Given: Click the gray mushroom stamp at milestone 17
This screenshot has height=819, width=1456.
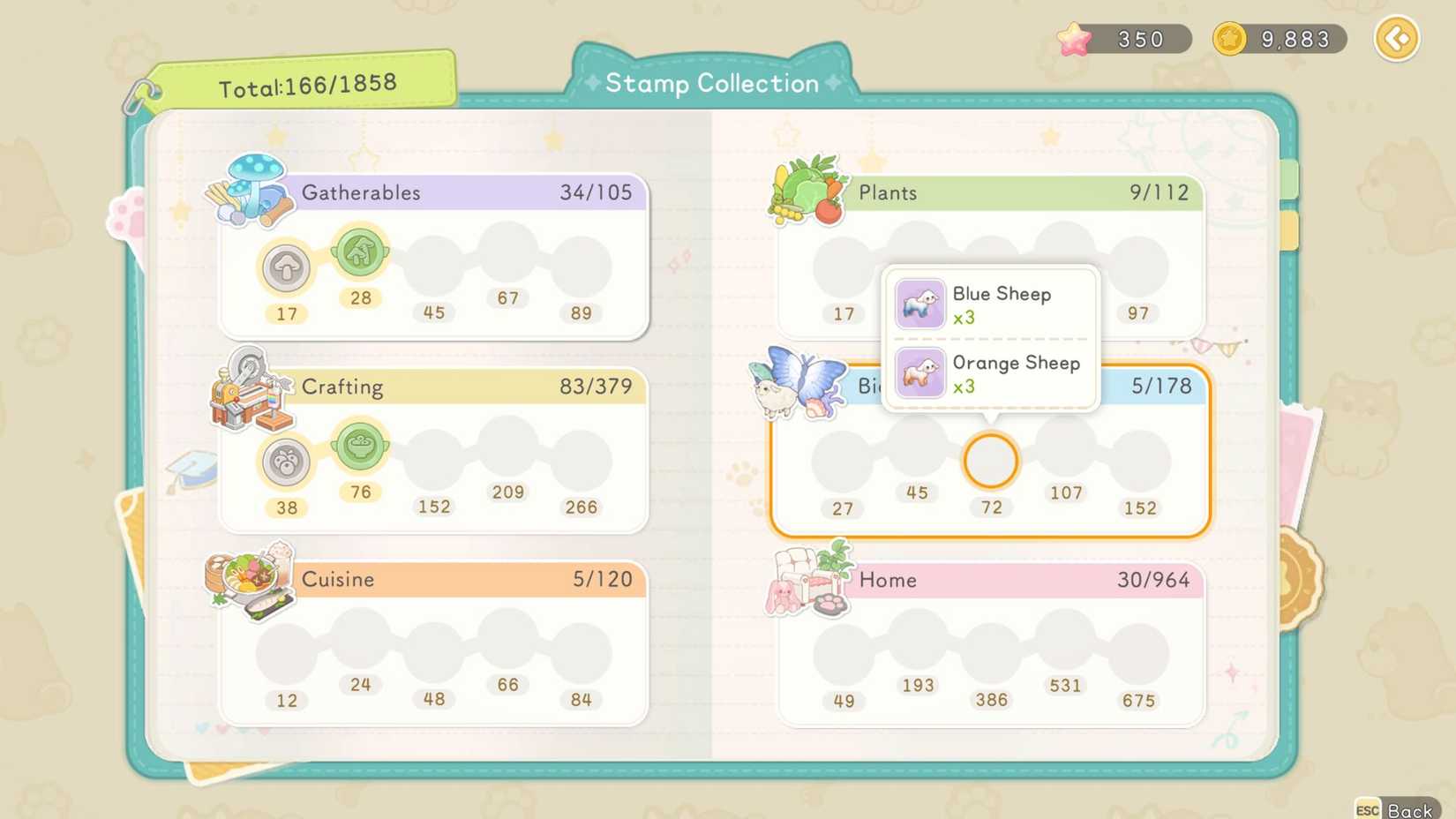Looking at the screenshot, I should pyautogui.click(x=286, y=269).
